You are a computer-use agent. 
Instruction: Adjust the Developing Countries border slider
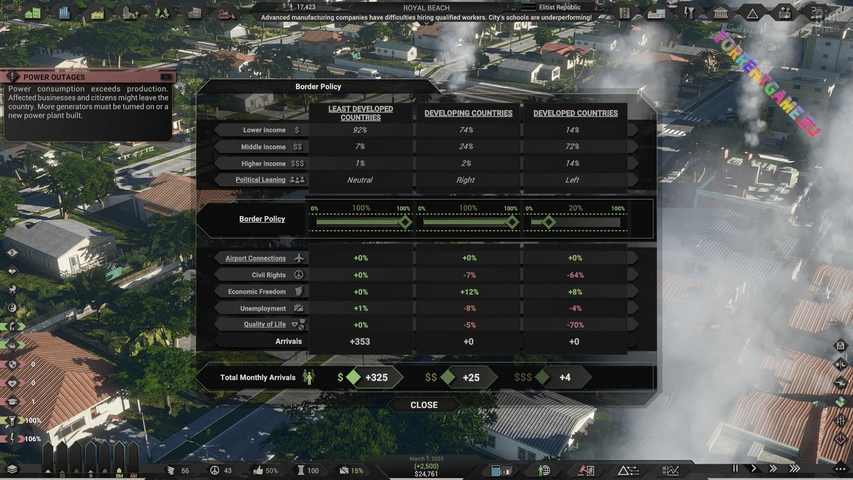pyautogui.click(x=512, y=222)
